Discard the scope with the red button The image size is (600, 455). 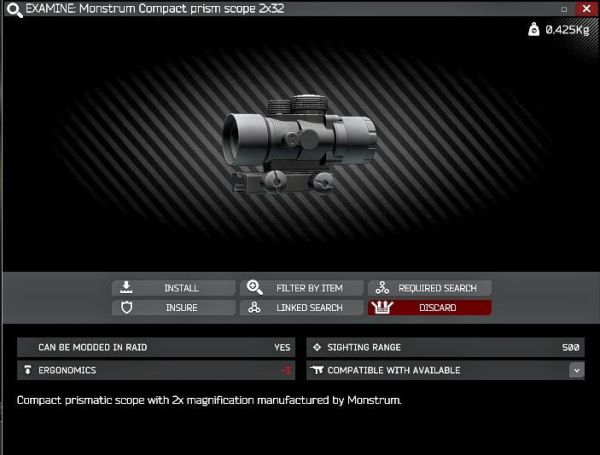430,308
